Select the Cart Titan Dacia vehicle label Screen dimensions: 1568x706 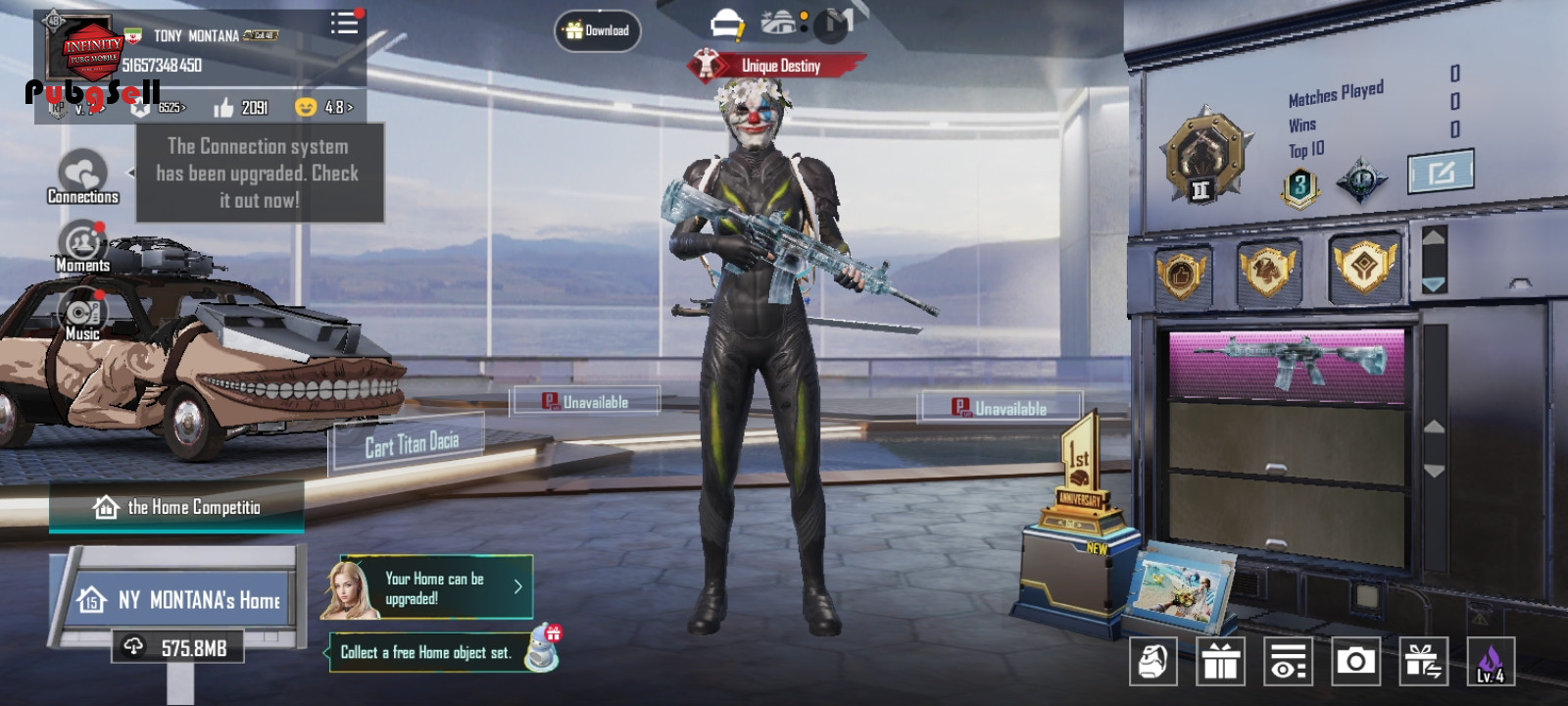pos(412,445)
